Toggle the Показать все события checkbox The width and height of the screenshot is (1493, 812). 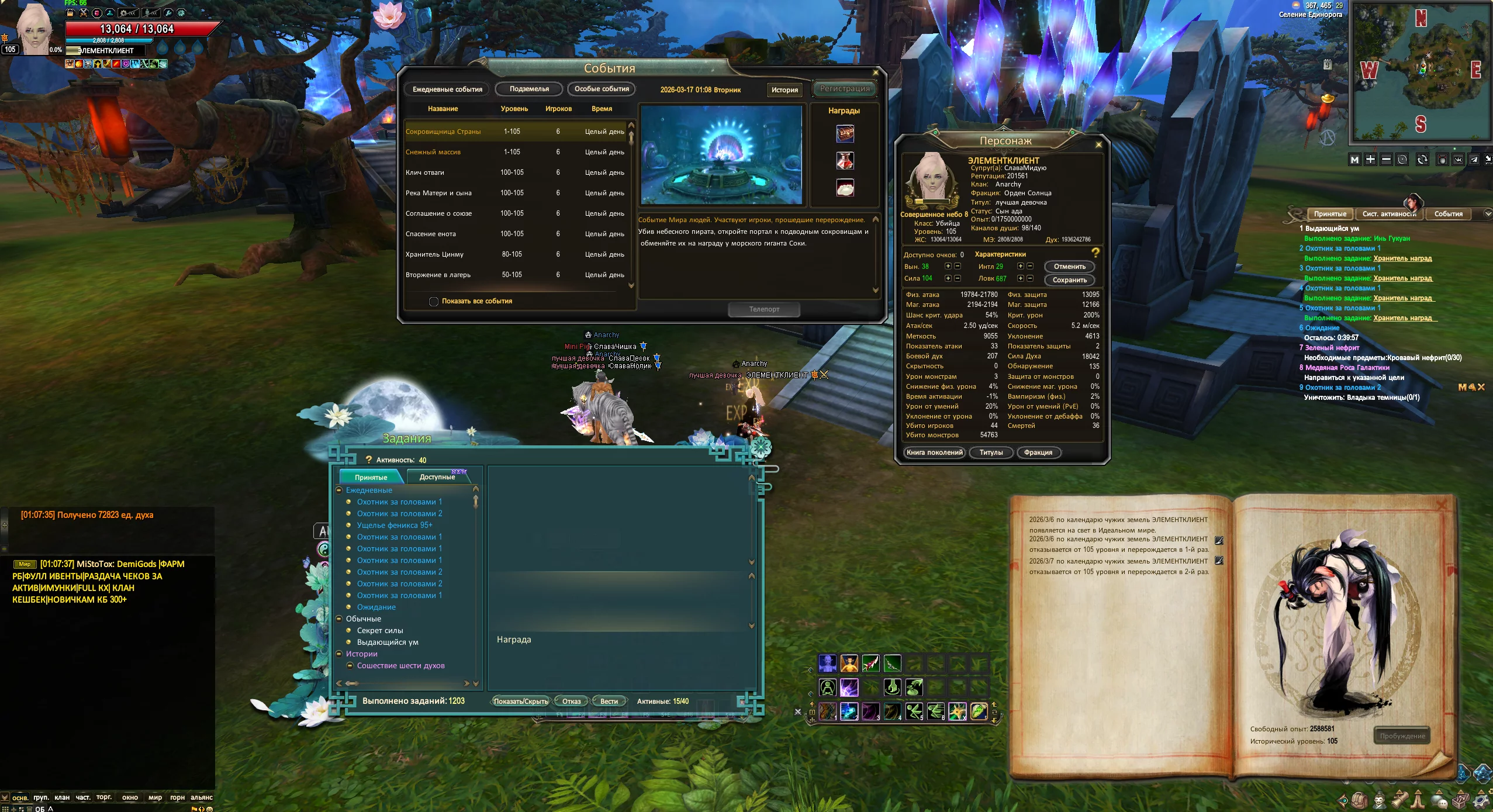tap(434, 302)
